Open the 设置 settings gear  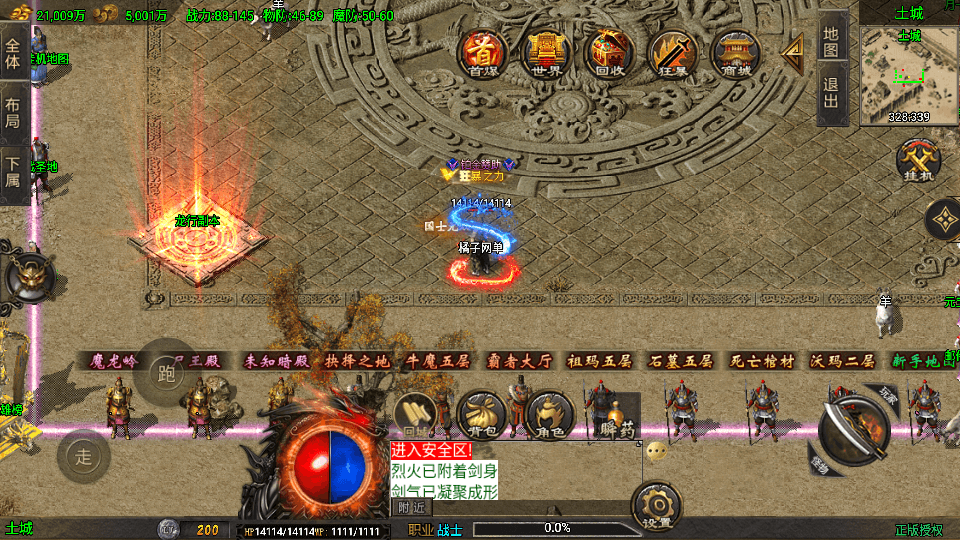[657, 507]
